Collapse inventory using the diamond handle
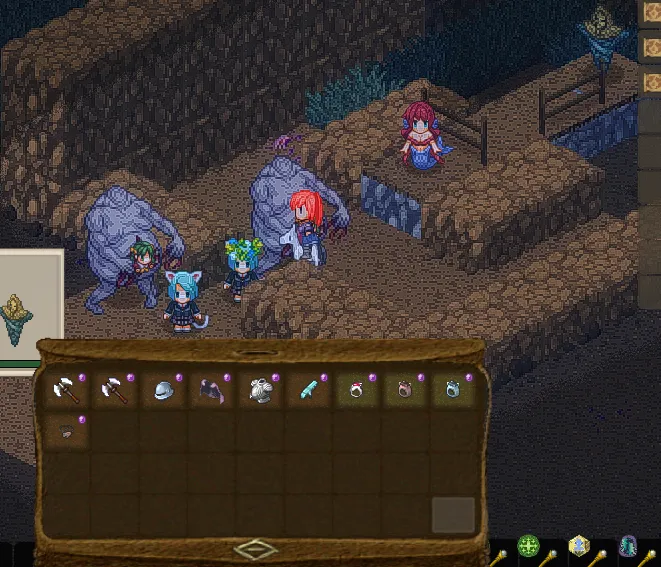The image size is (661, 567). (257, 548)
